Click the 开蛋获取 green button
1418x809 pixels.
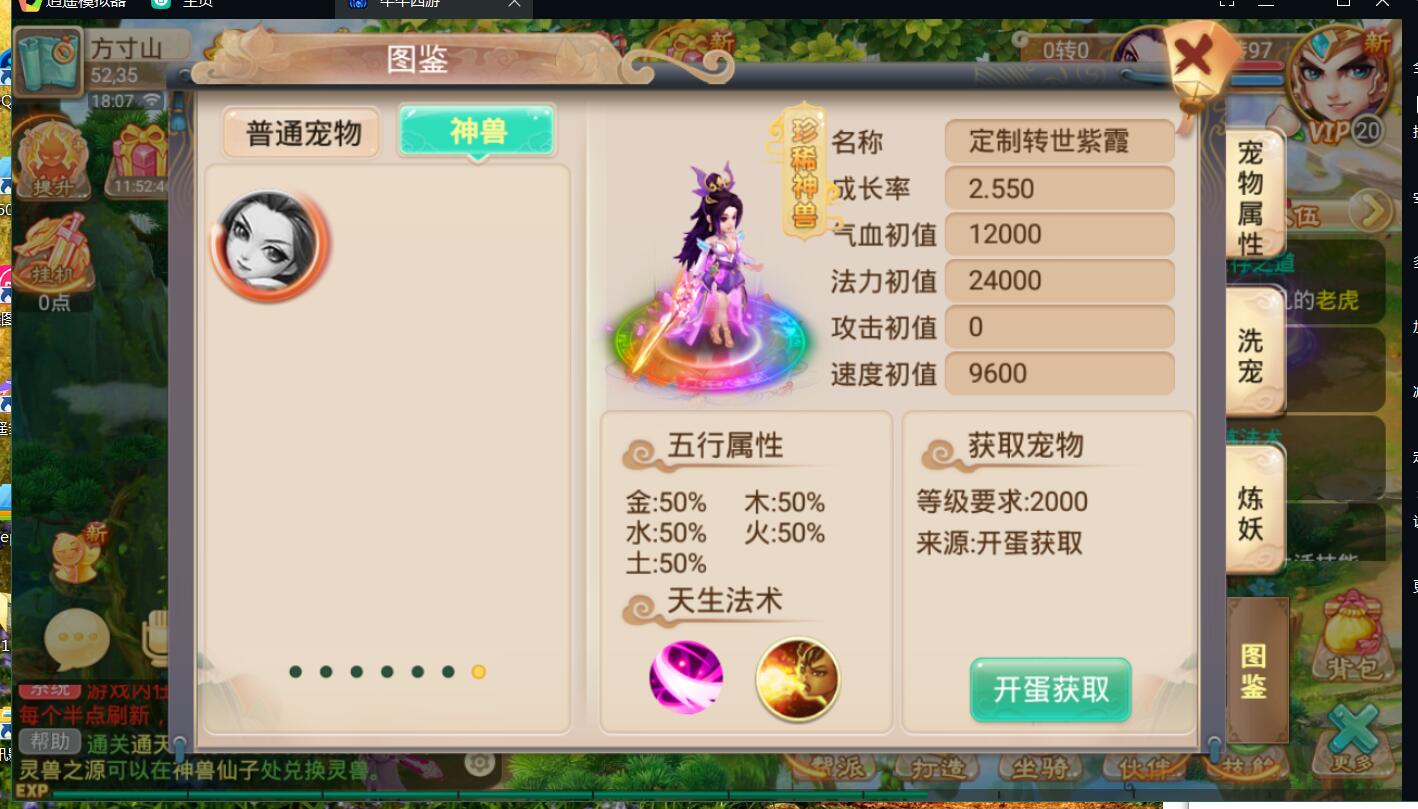point(1049,690)
